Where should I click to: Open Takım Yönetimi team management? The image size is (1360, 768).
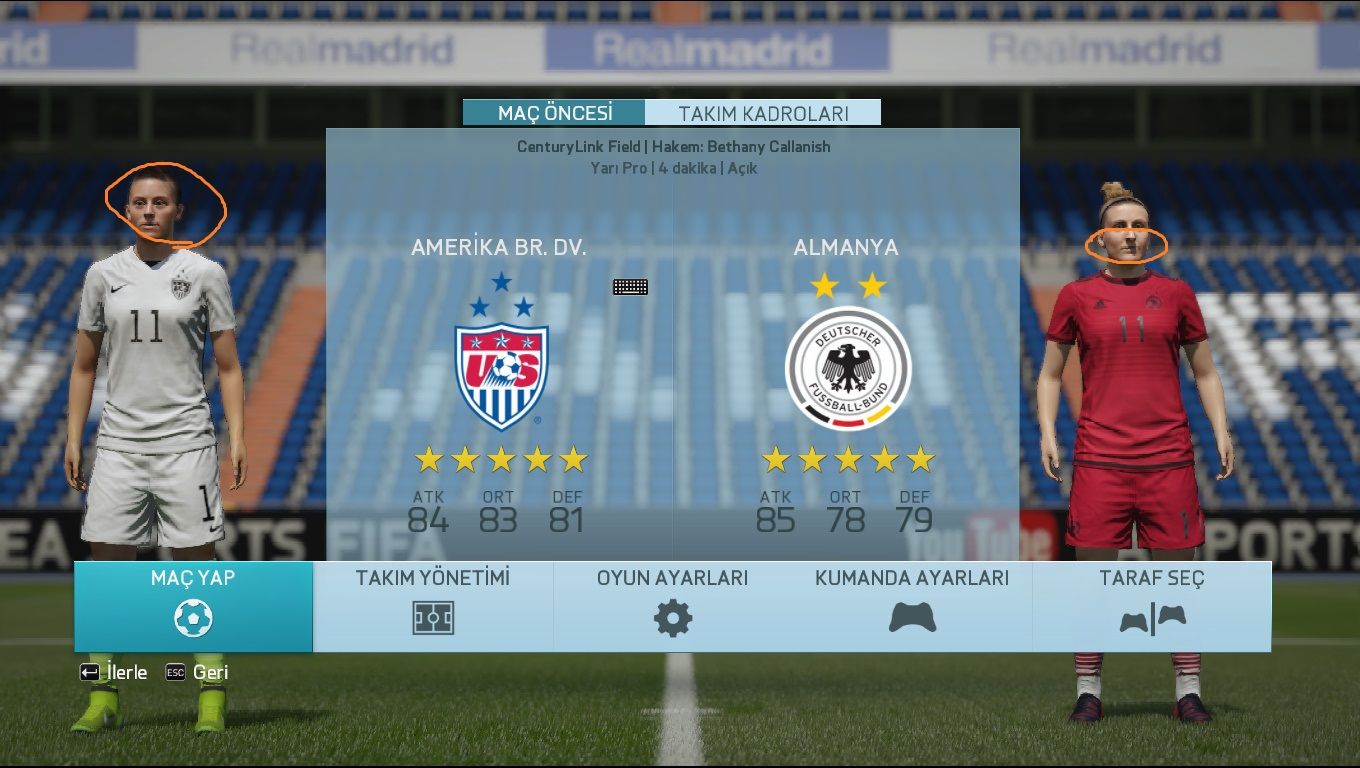(x=433, y=607)
